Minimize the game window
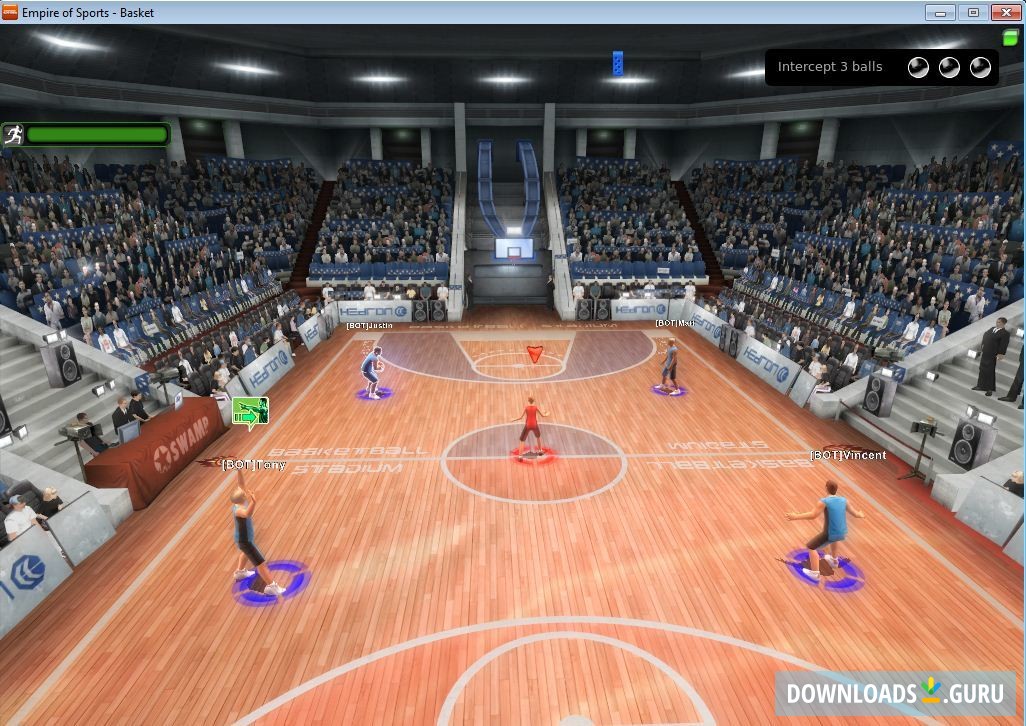Image resolution: width=1026 pixels, height=726 pixels. click(x=940, y=12)
